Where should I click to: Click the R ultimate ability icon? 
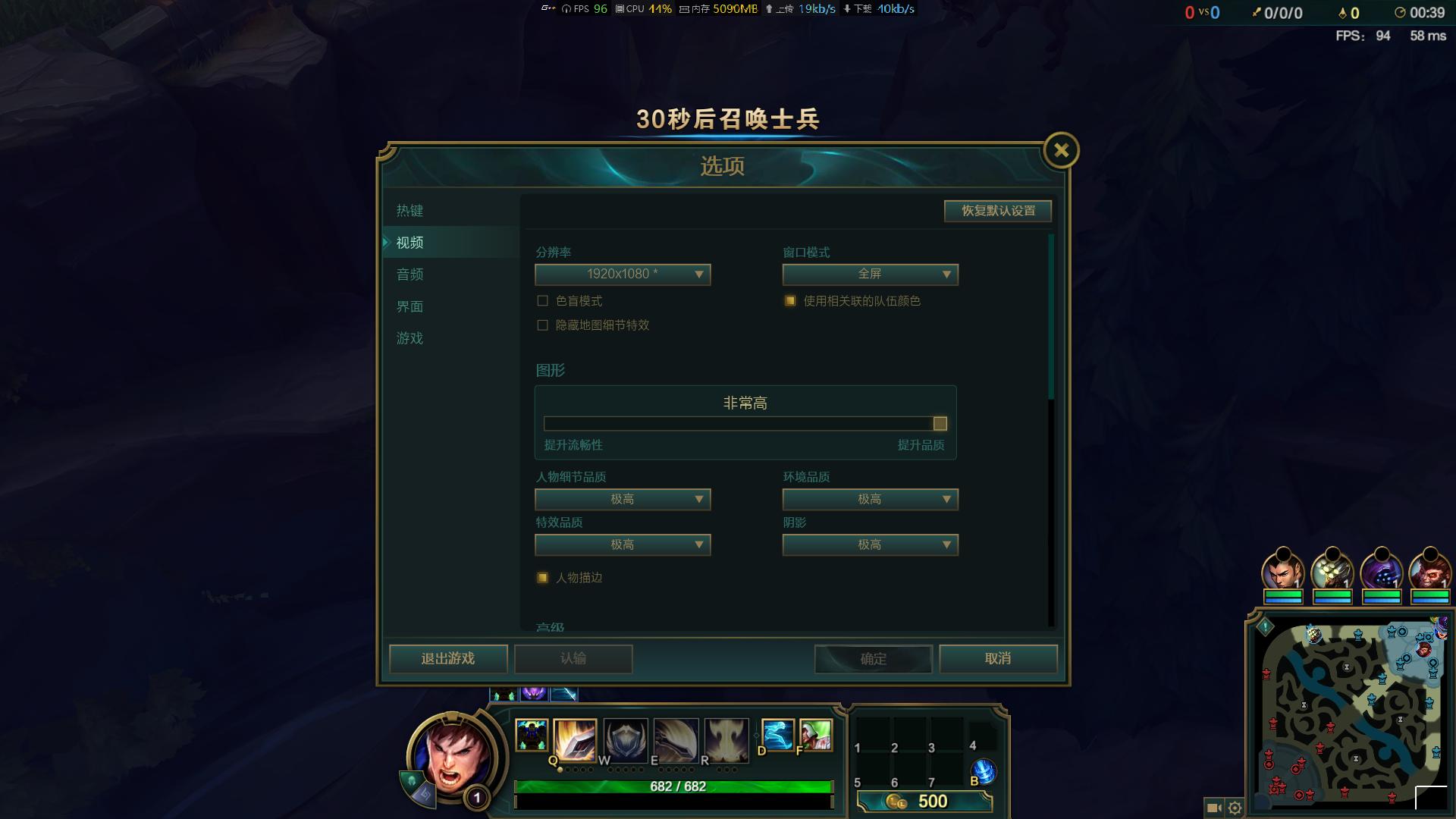(728, 739)
